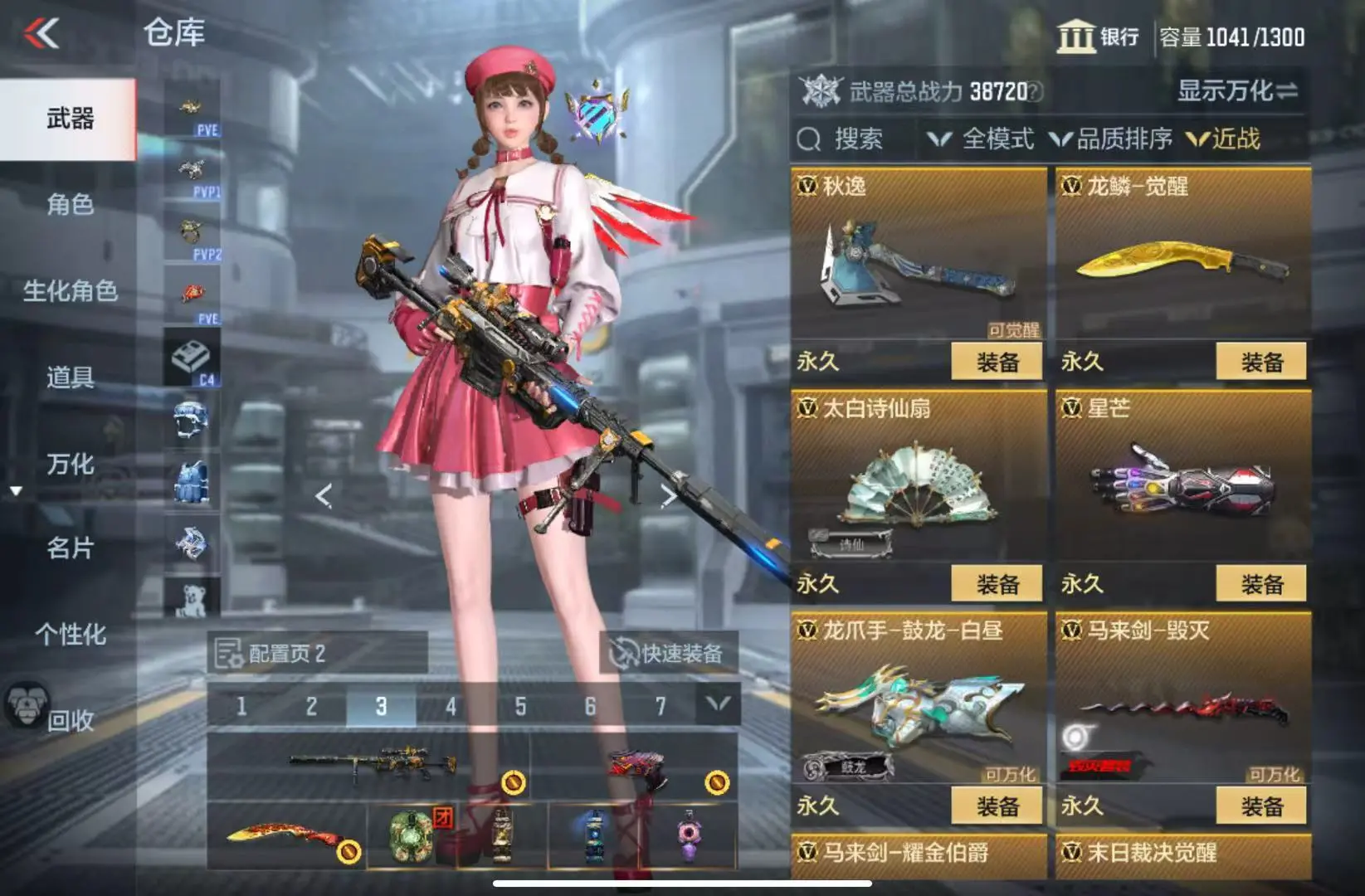Toggle the 显示万化 display switch
The height and width of the screenshot is (896, 1365).
coord(1236,90)
